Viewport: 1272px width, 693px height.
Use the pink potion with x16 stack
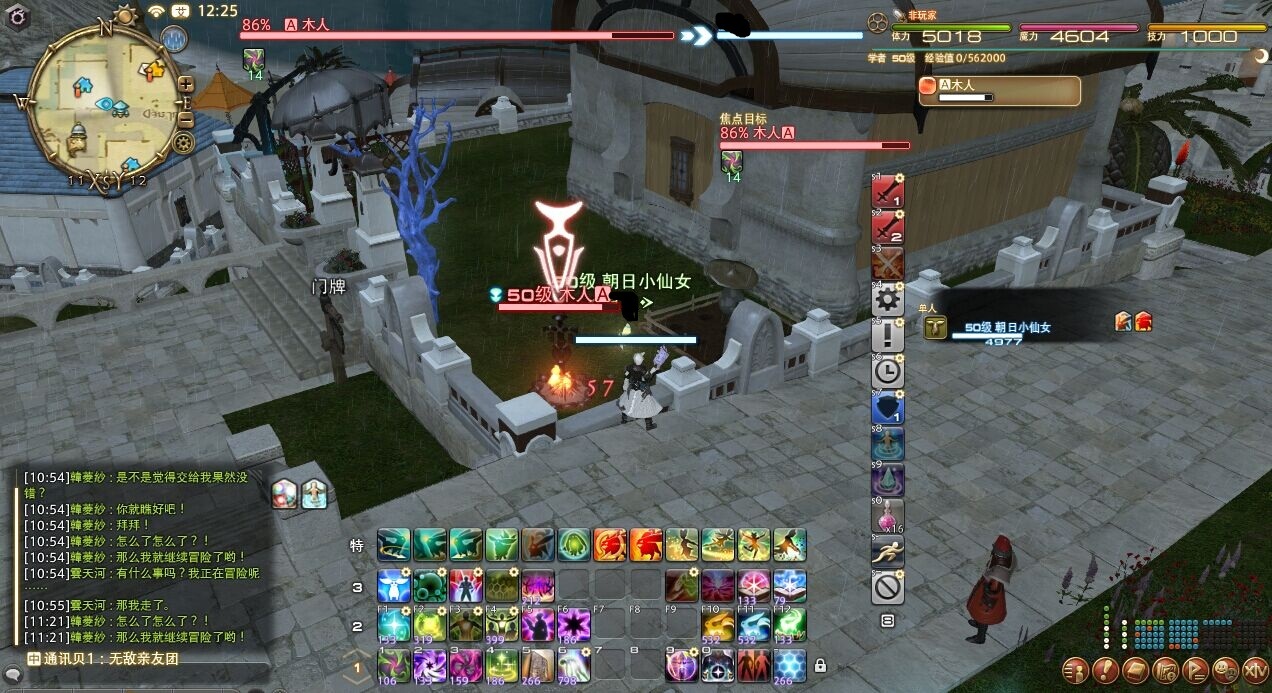click(x=888, y=516)
